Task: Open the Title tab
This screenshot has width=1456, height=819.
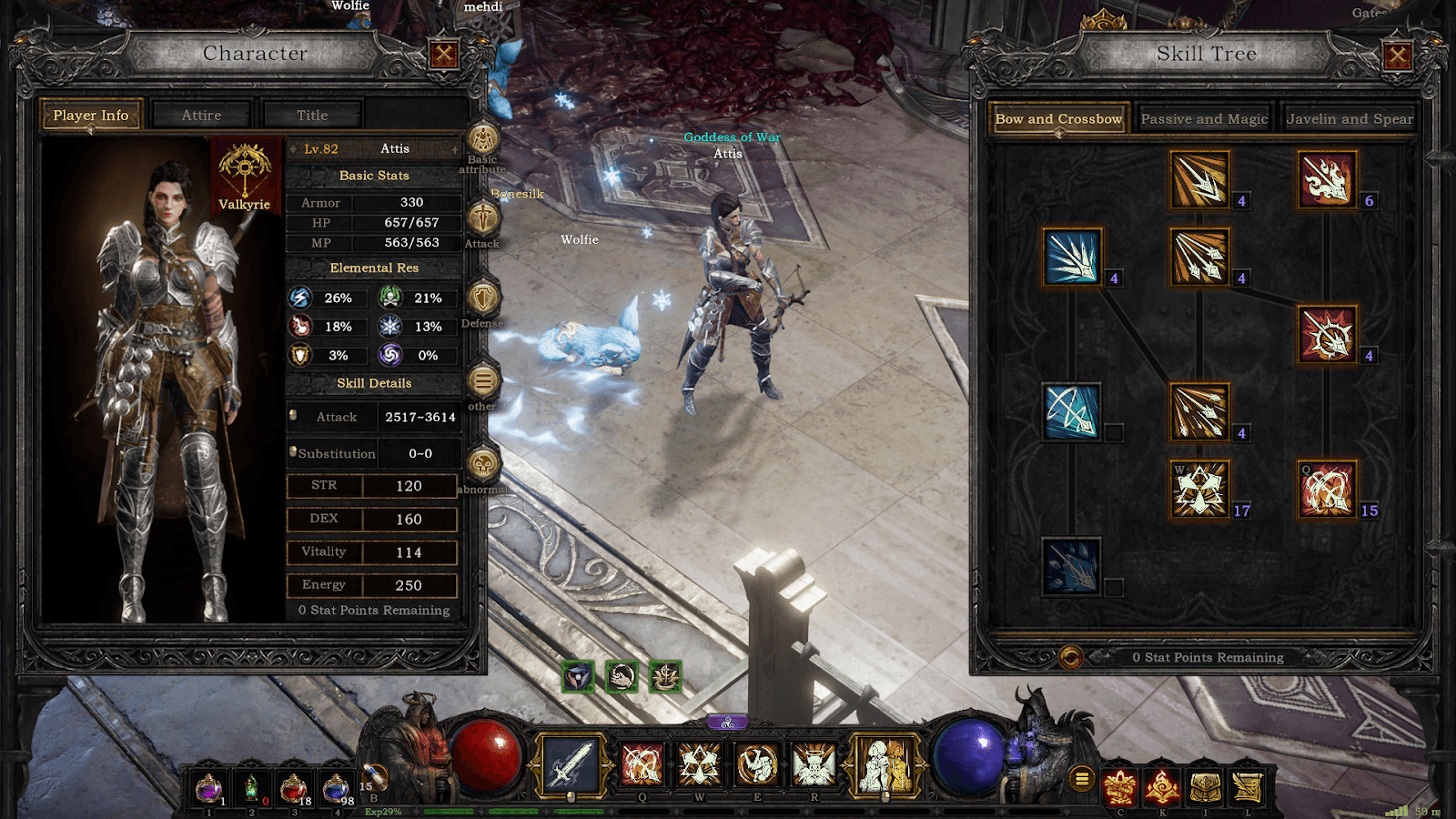Action: (312, 116)
